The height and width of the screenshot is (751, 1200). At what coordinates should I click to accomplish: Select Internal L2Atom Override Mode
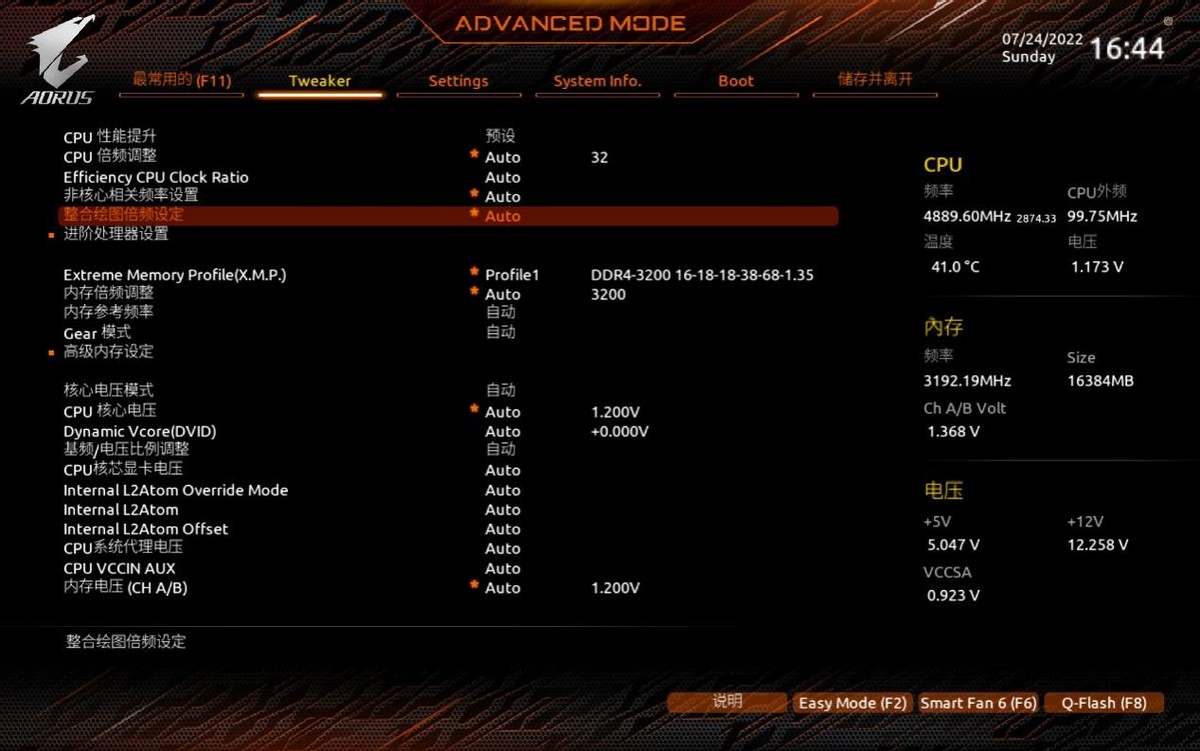click(x=176, y=490)
